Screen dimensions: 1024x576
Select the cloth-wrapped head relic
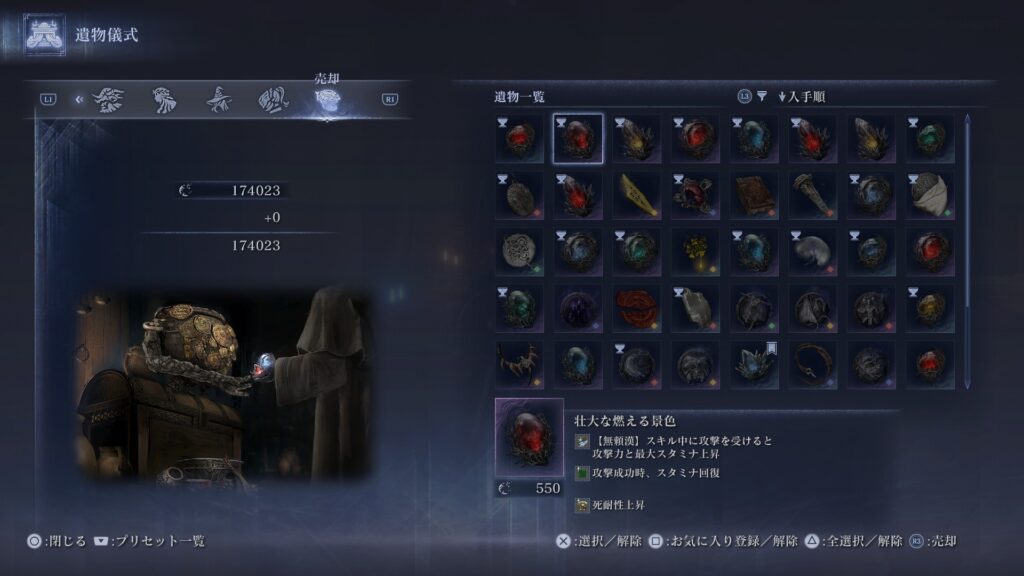(x=930, y=195)
